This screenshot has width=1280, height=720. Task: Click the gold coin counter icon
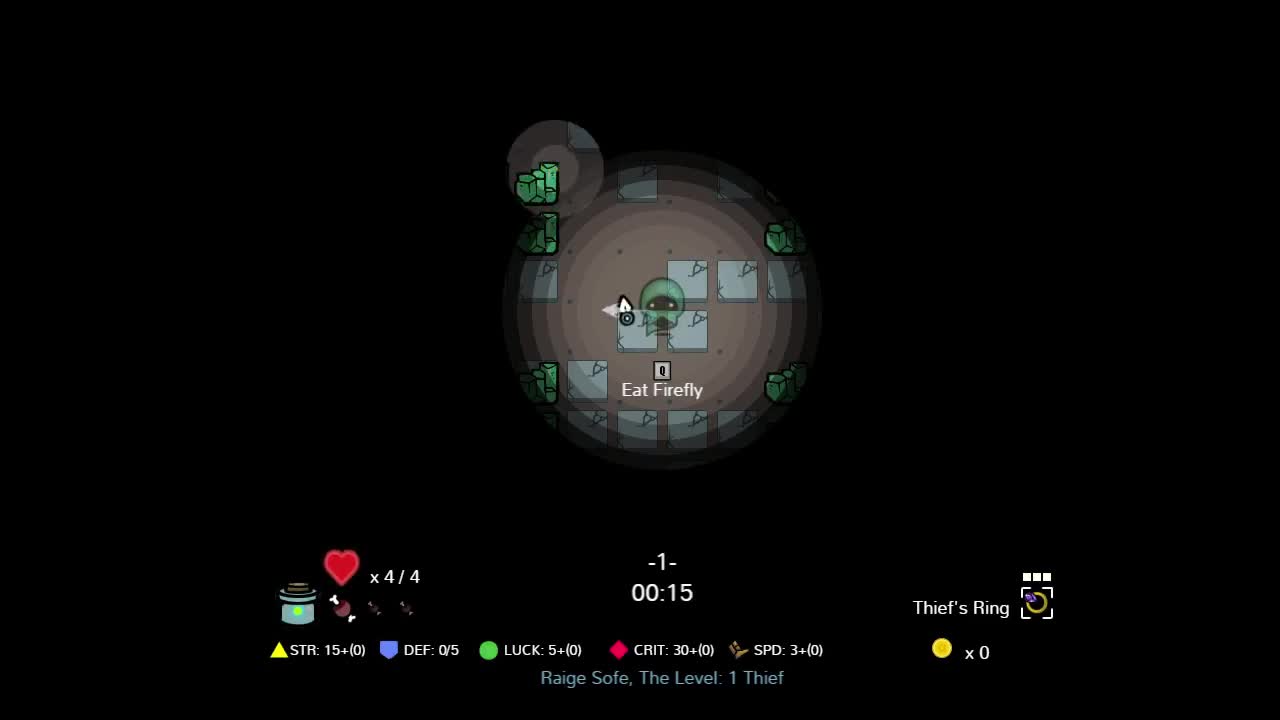point(941,648)
